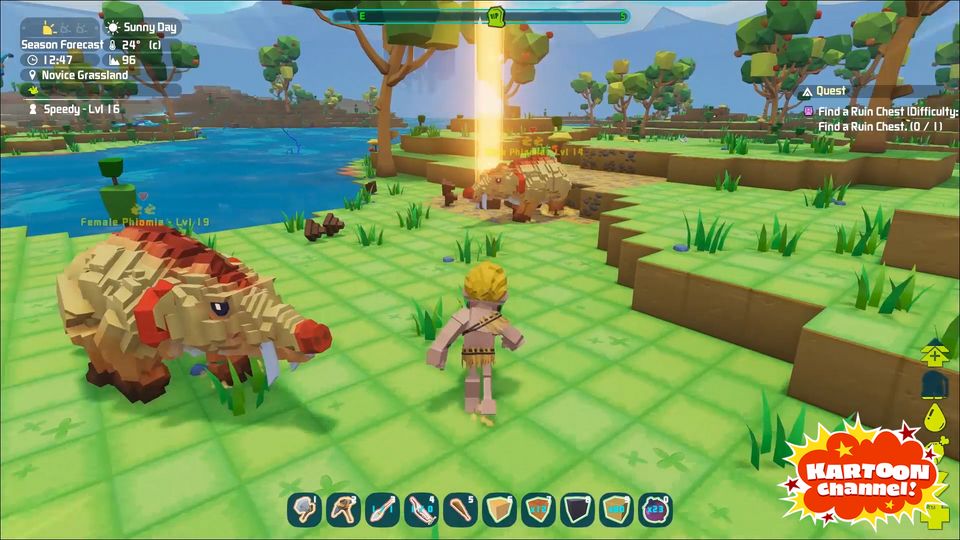Open the Find a Ruin Chest quest entry
The width and height of the screenshot is (960, 540).
[x=883, y=112]
